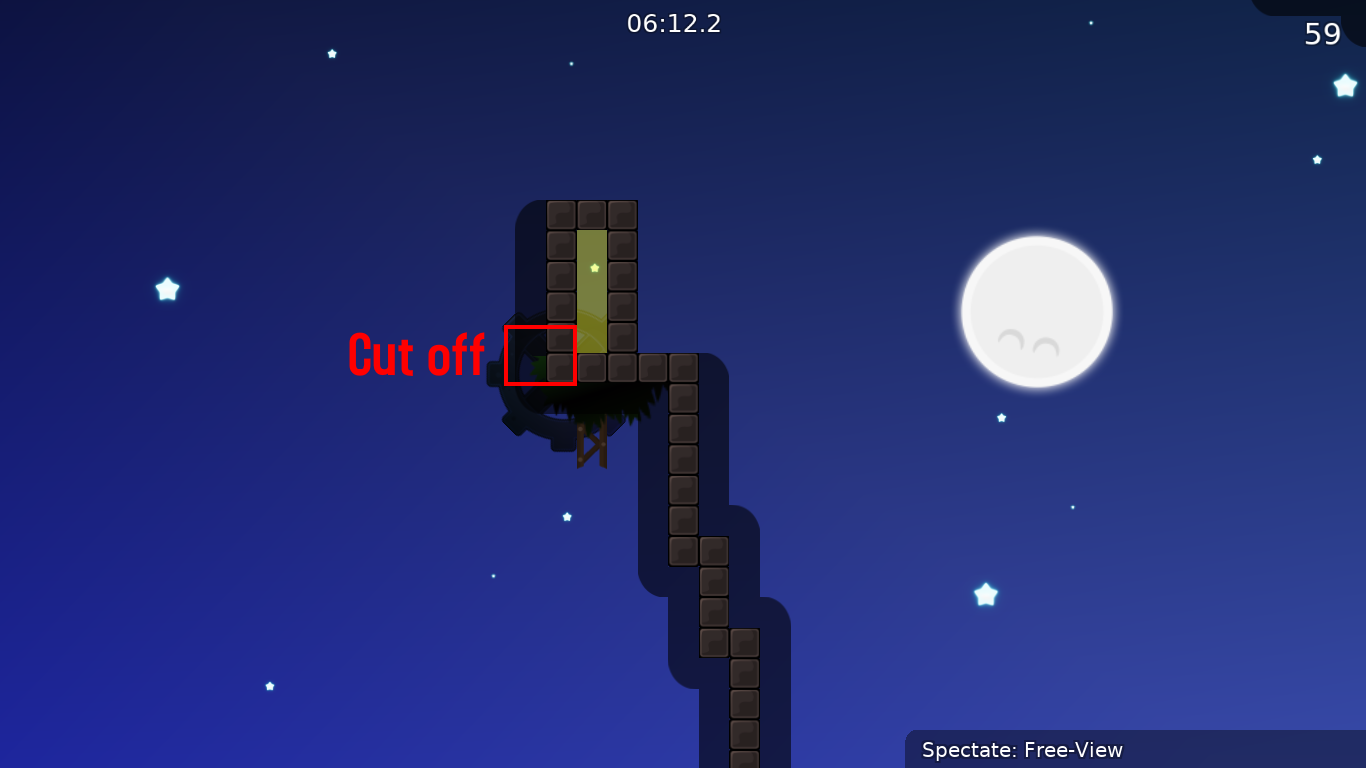Screen dimensions: 1366x768
Task: Click the topmost block of the tower
Action: pos(593,212)
